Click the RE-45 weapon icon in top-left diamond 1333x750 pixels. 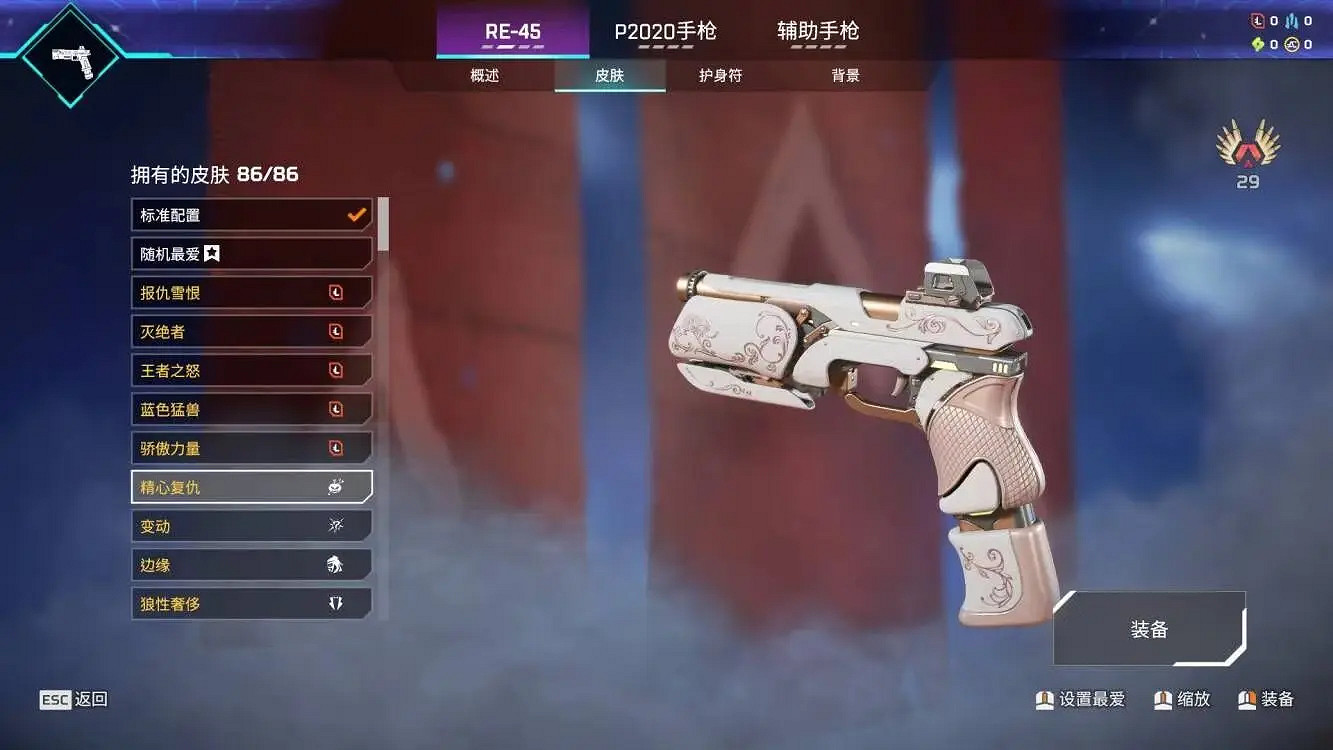pyautogui.click(x=68, y=55)
